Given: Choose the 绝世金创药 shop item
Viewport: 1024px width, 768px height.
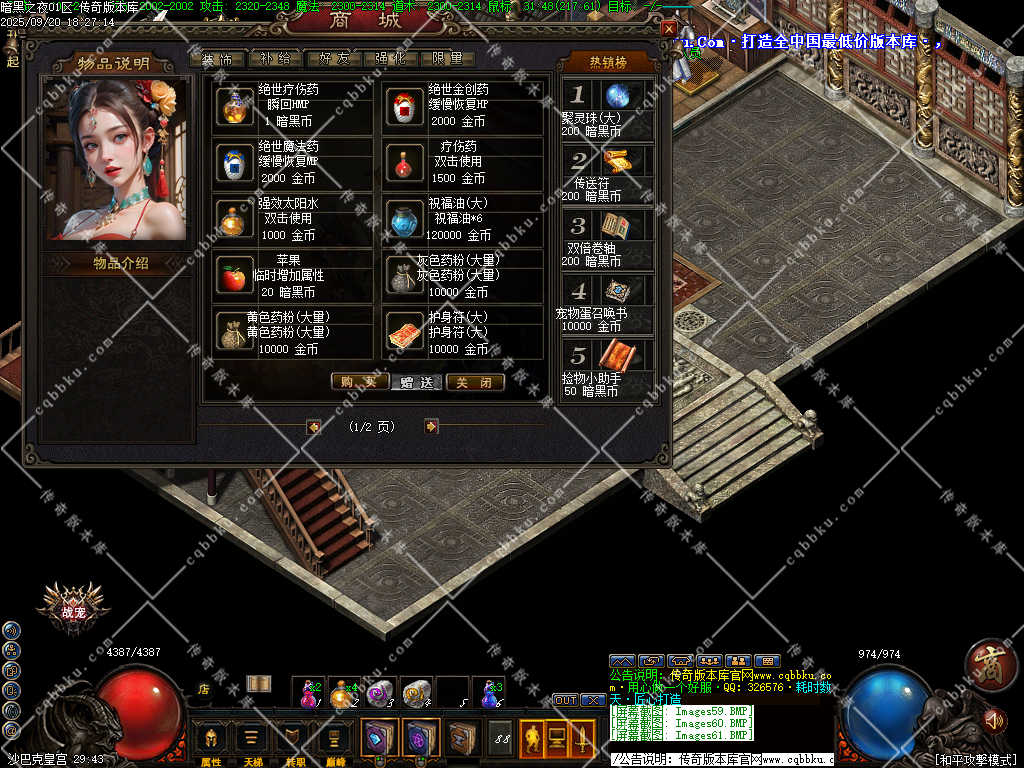Looking at the screenshot, I should coord(404,105).
